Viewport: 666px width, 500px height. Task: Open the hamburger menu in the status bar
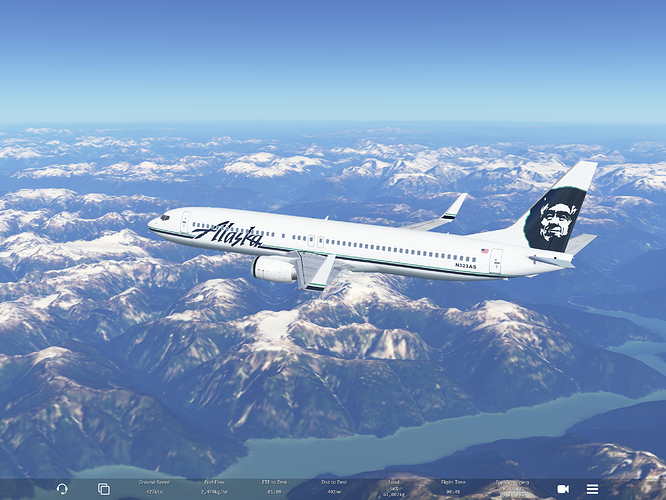point(592,488)
